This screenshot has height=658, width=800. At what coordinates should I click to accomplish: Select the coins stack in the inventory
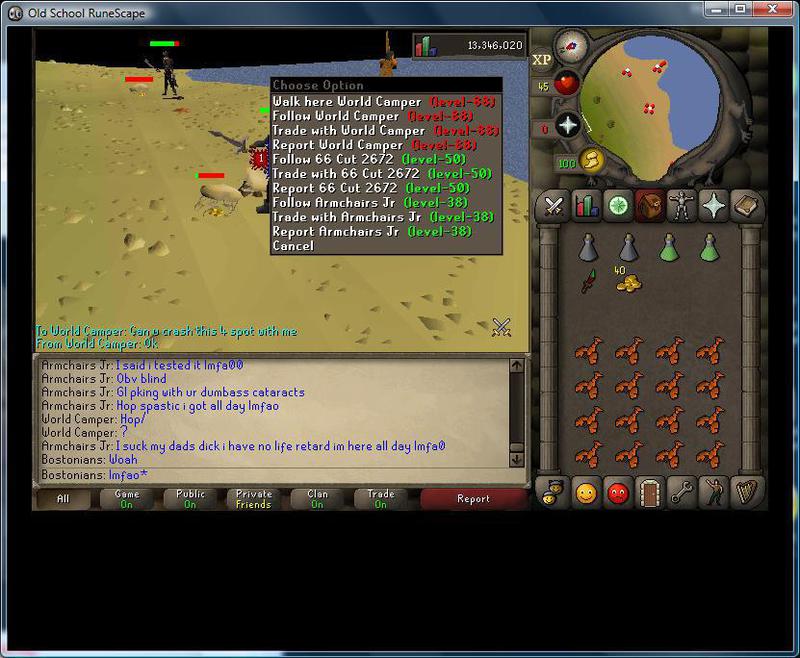[628, 283]
